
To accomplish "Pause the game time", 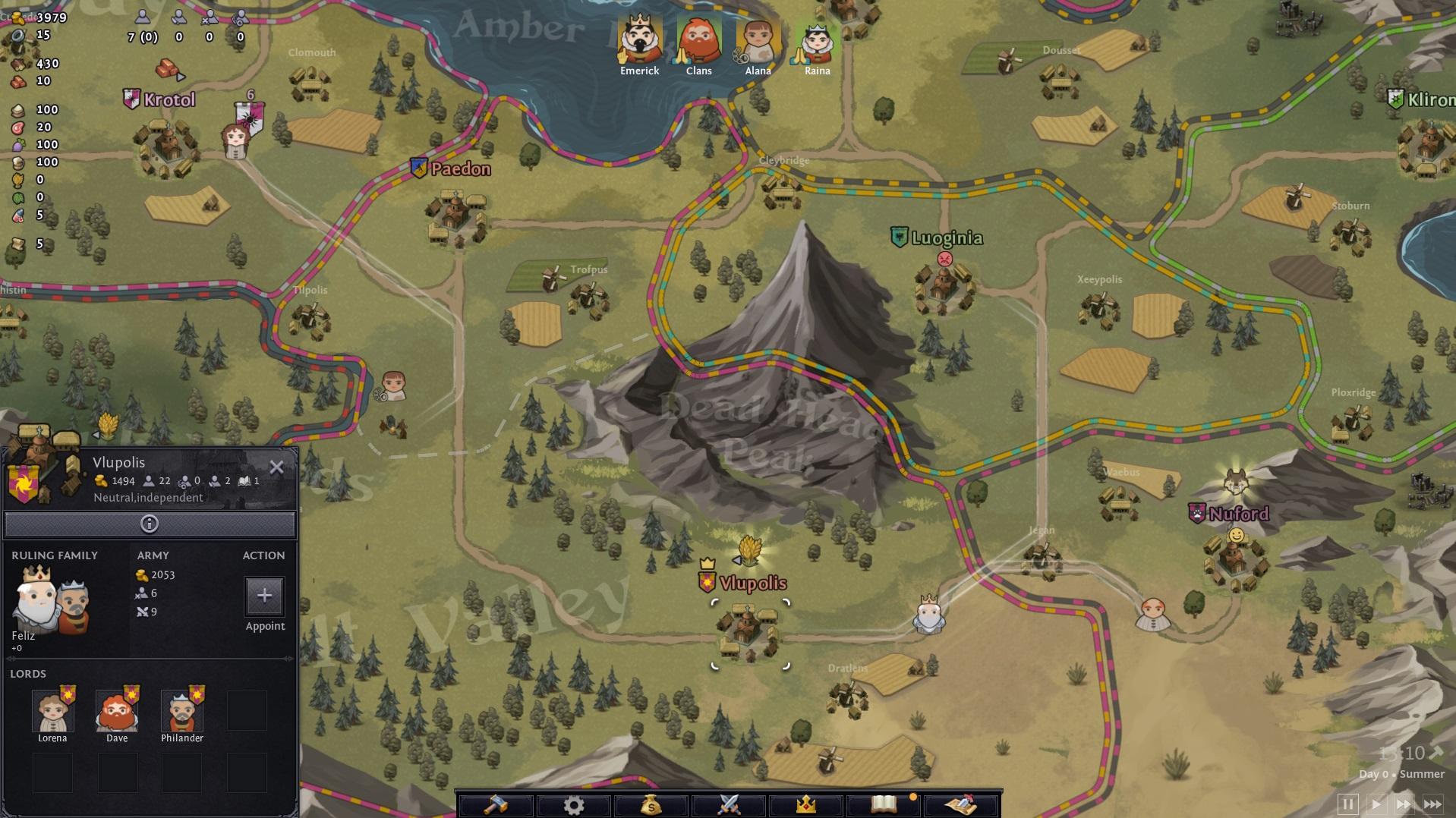I will [x=1348, y=804].
